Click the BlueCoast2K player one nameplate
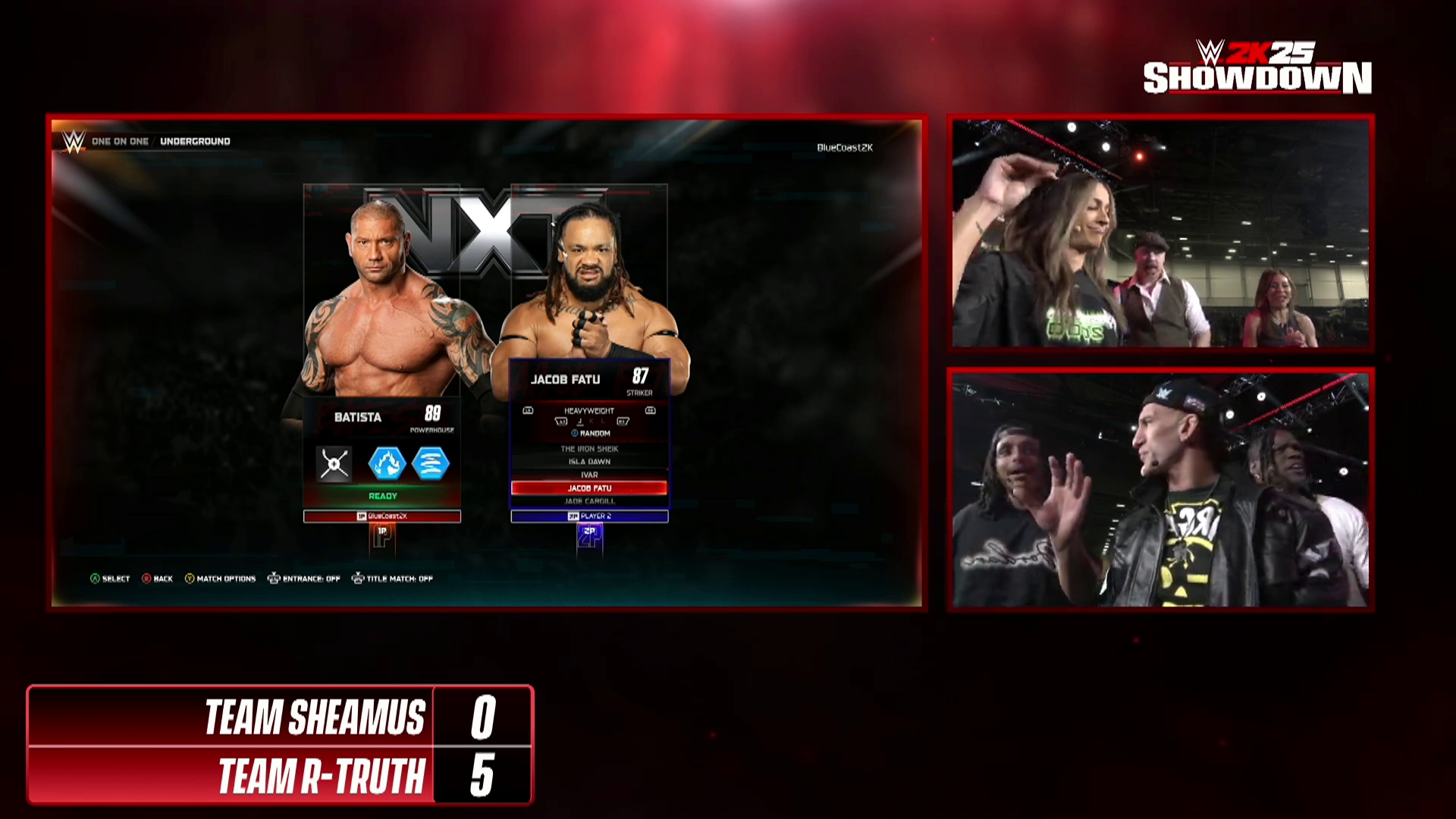 pyautogui.click(x=382, y=516)
